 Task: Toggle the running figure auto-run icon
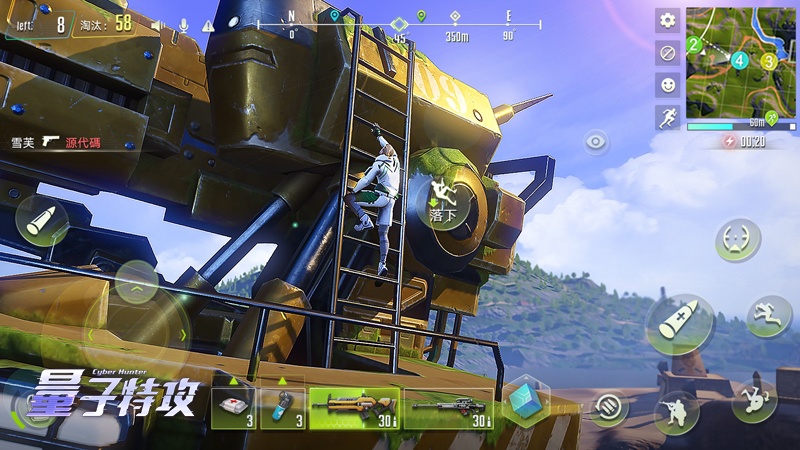tap(667, 117)
